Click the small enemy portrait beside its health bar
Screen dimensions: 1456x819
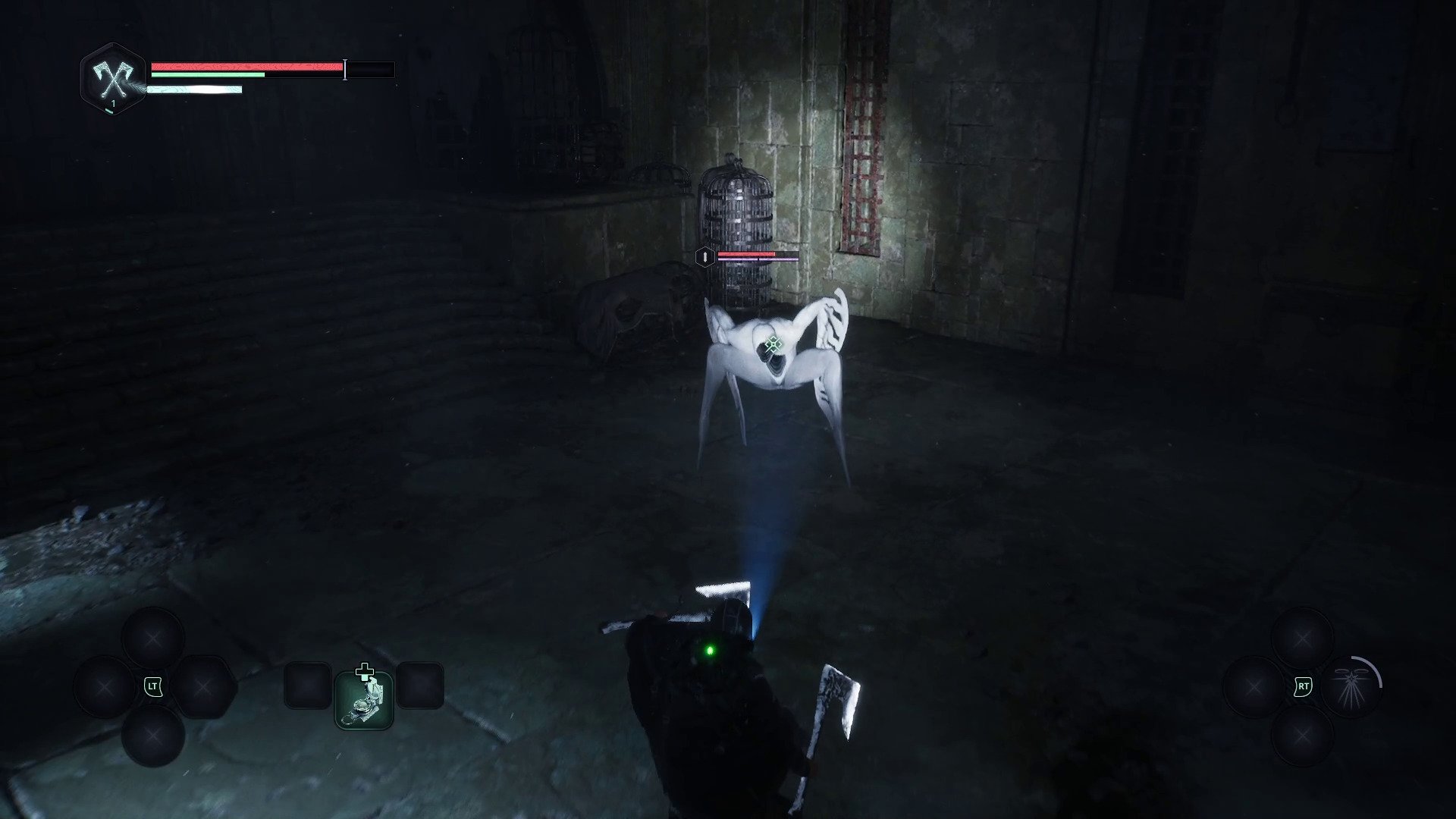705,256
